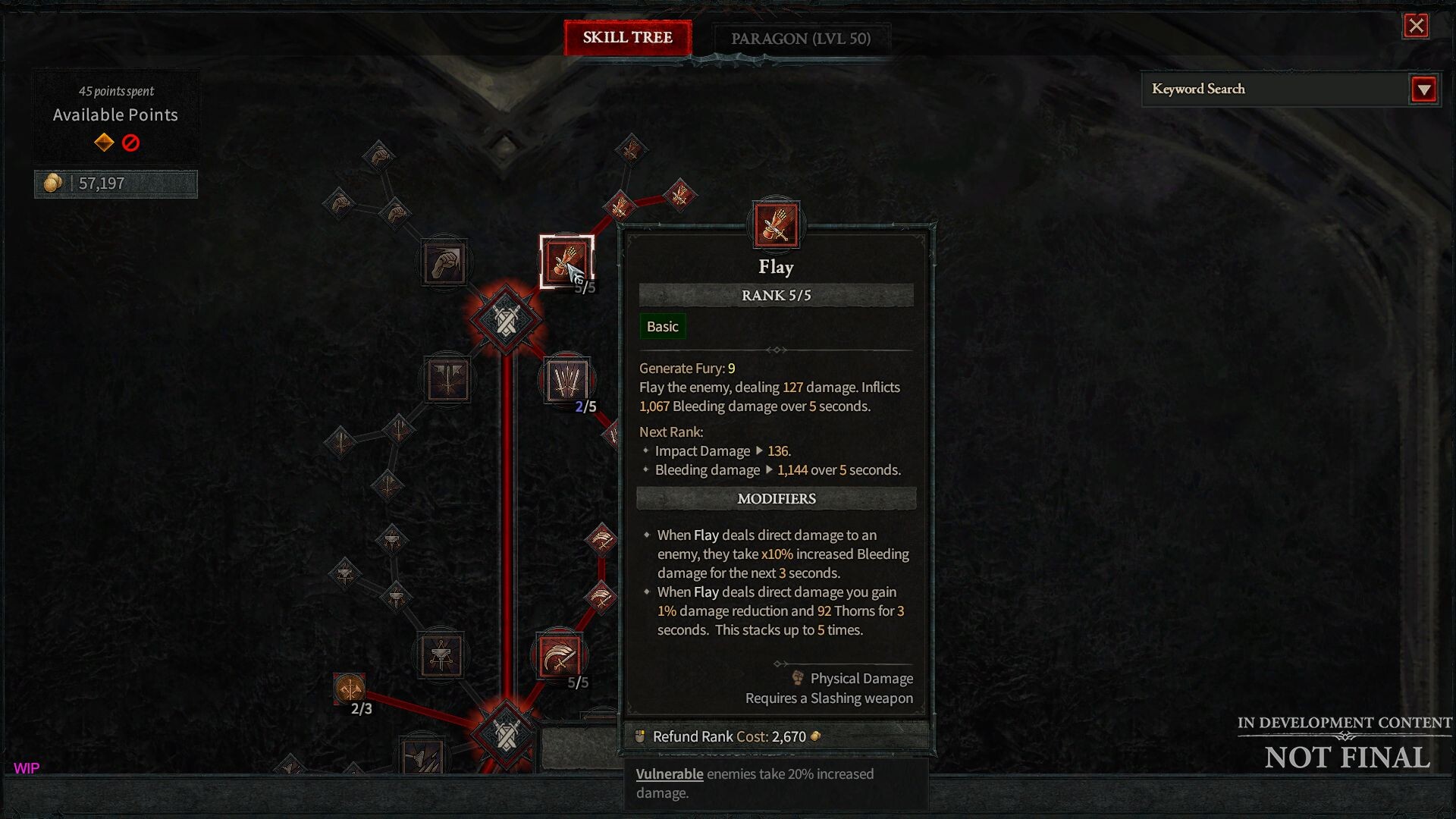Click the clenched fist Bash skill icon
The image size is (1456, 819).
pyautogui.click(x=444, y=262)
